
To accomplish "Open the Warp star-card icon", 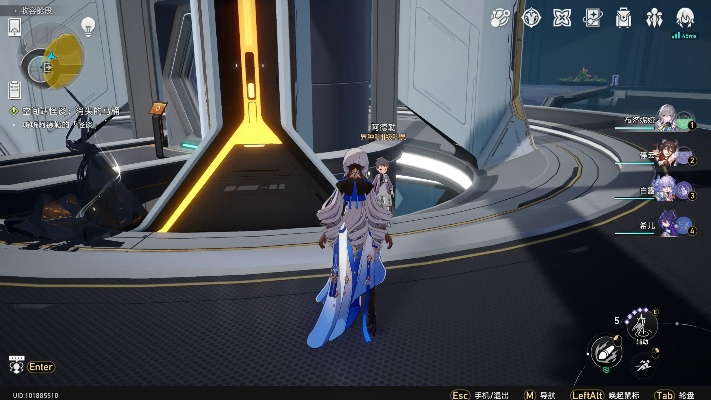I will pos(593,17).
